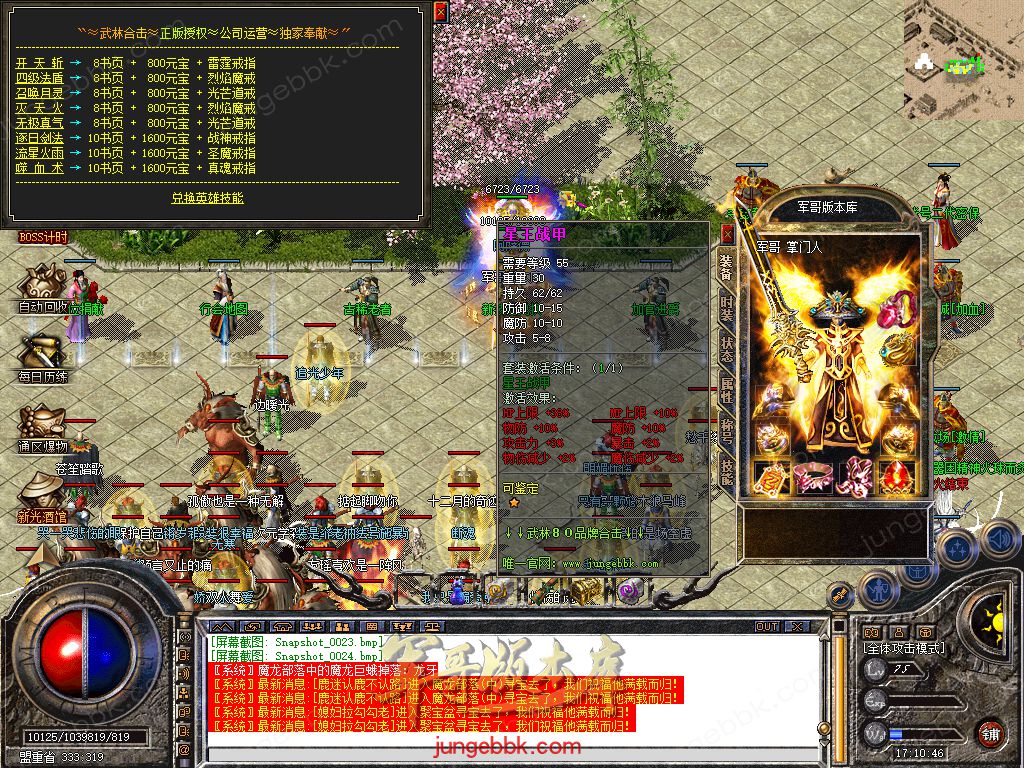This screenshot has height=768, width=1024.
Task: Click the OUT button above chat
Action: (x=767, y=626)
